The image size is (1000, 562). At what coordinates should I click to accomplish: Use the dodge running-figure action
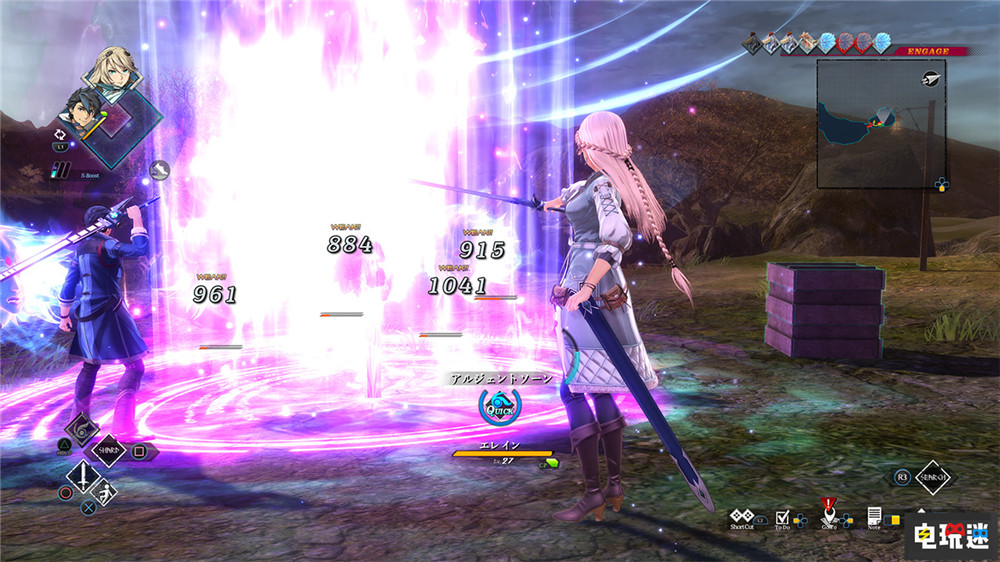pos(104,493)
